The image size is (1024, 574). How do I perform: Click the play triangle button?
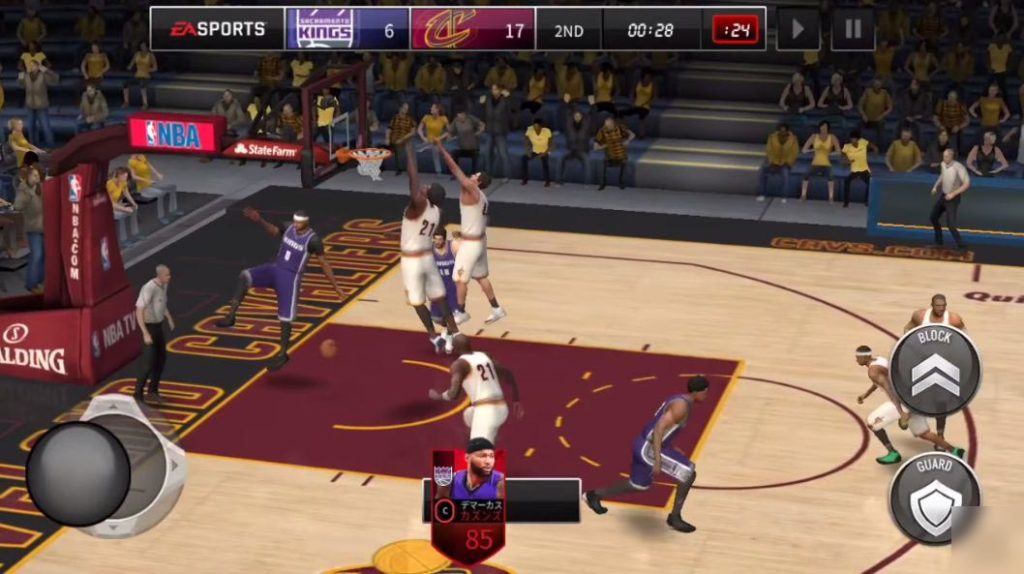(x=798, y=29)
